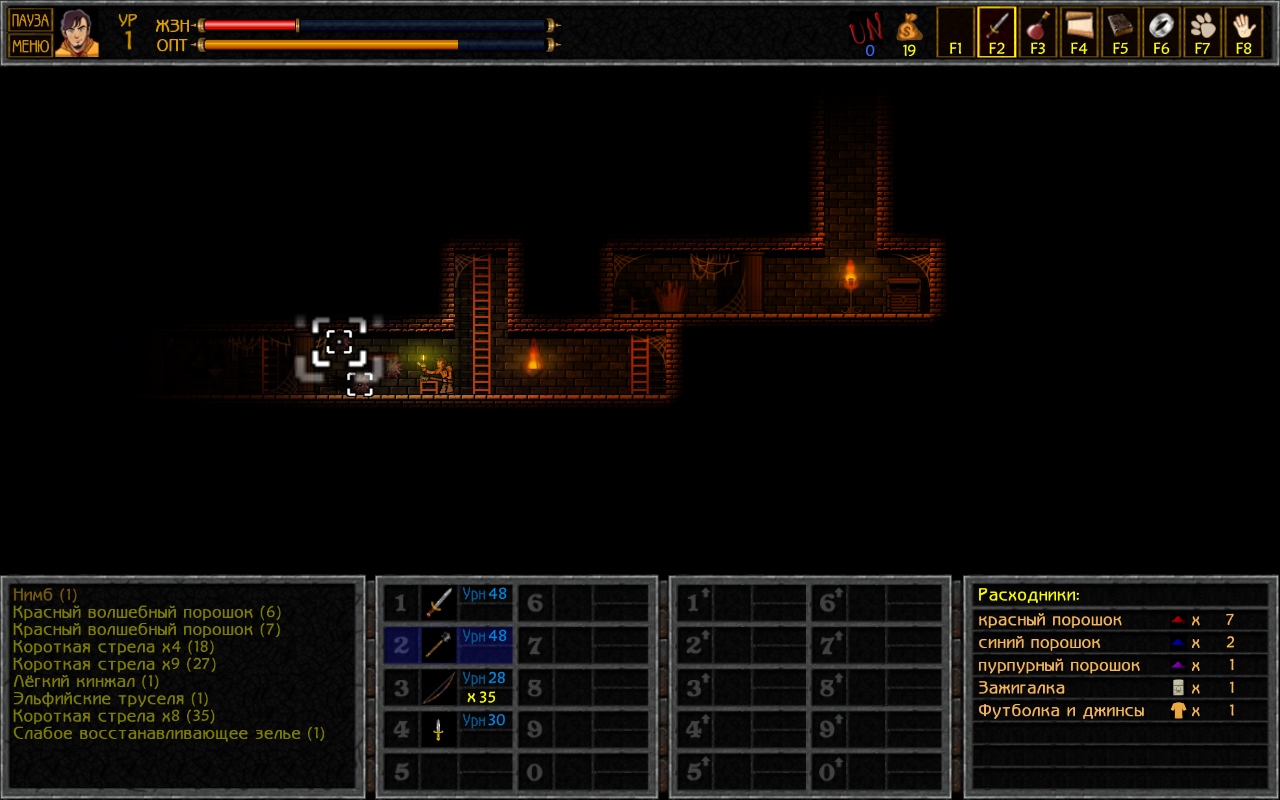The width and height of the screenshot is (1280, 800).
Task: Select the sword in hotbar slot 1
Action: [x=438, y=602]
